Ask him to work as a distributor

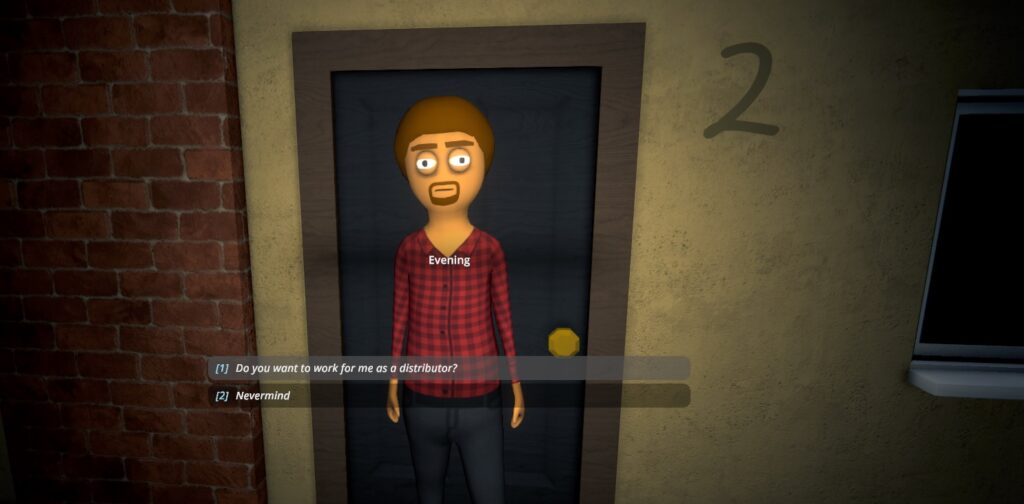point(347,368)
